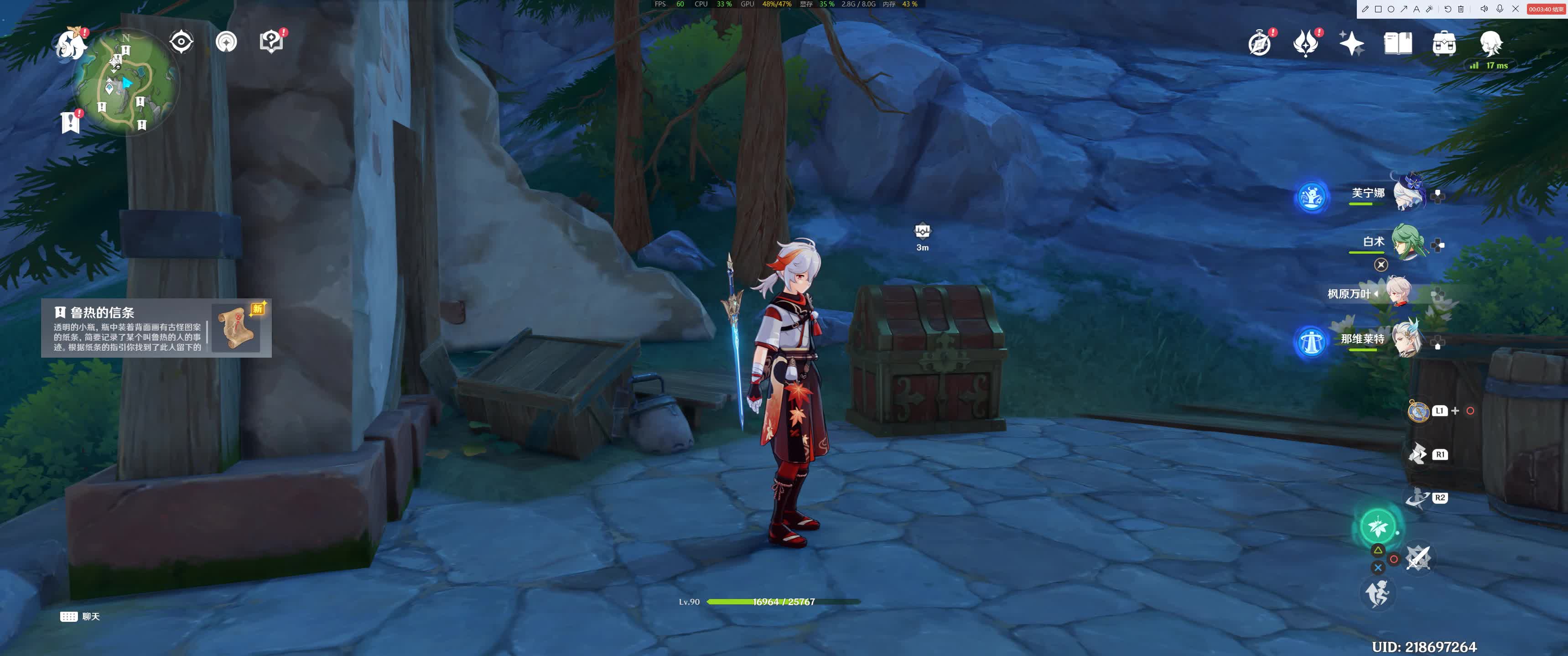1568x656 pixels.
Task: Open the quest banner icon below Paimon
Action: click(70, 122)
